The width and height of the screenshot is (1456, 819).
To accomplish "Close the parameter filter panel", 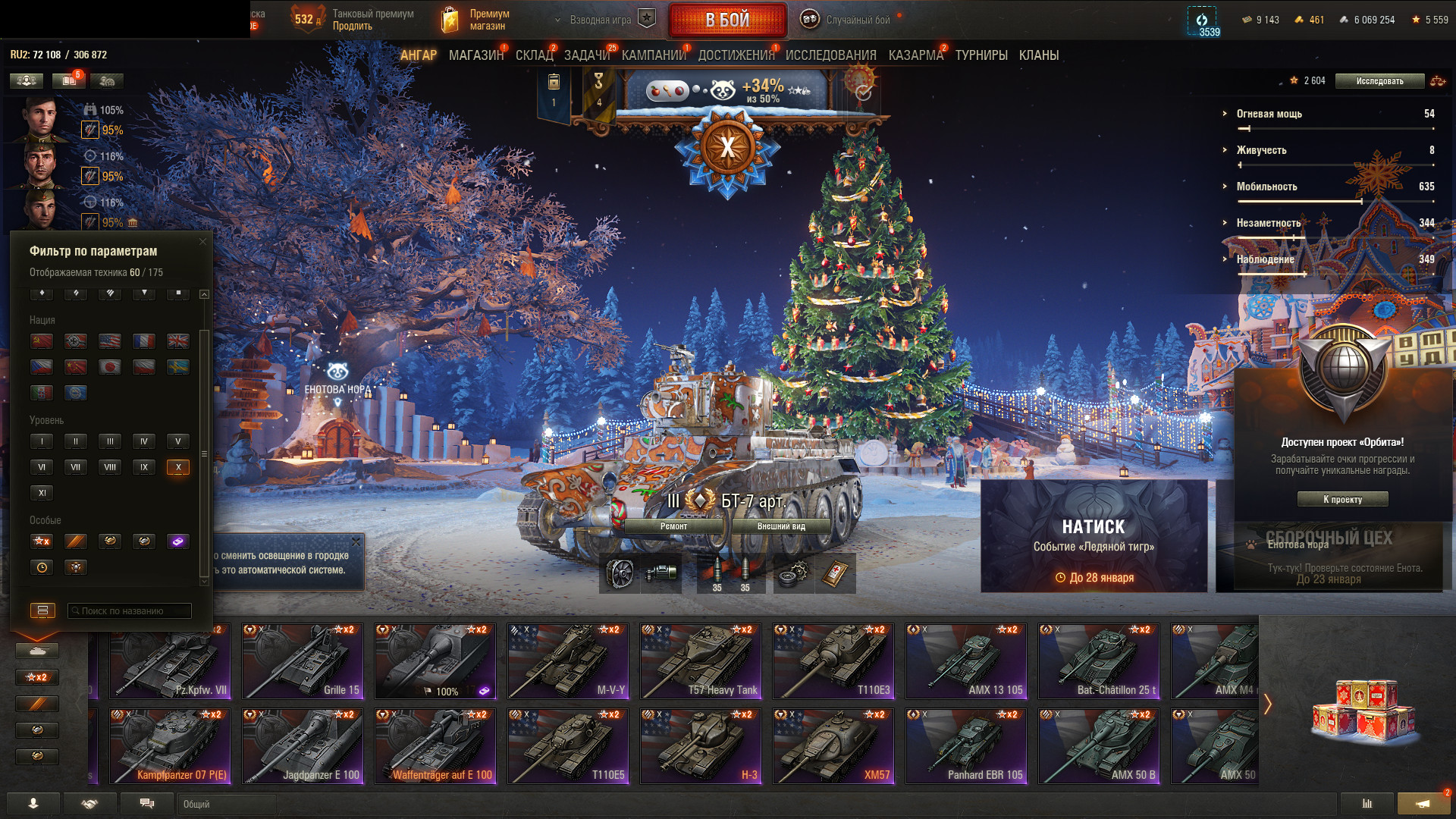I will tap(202, 242).
